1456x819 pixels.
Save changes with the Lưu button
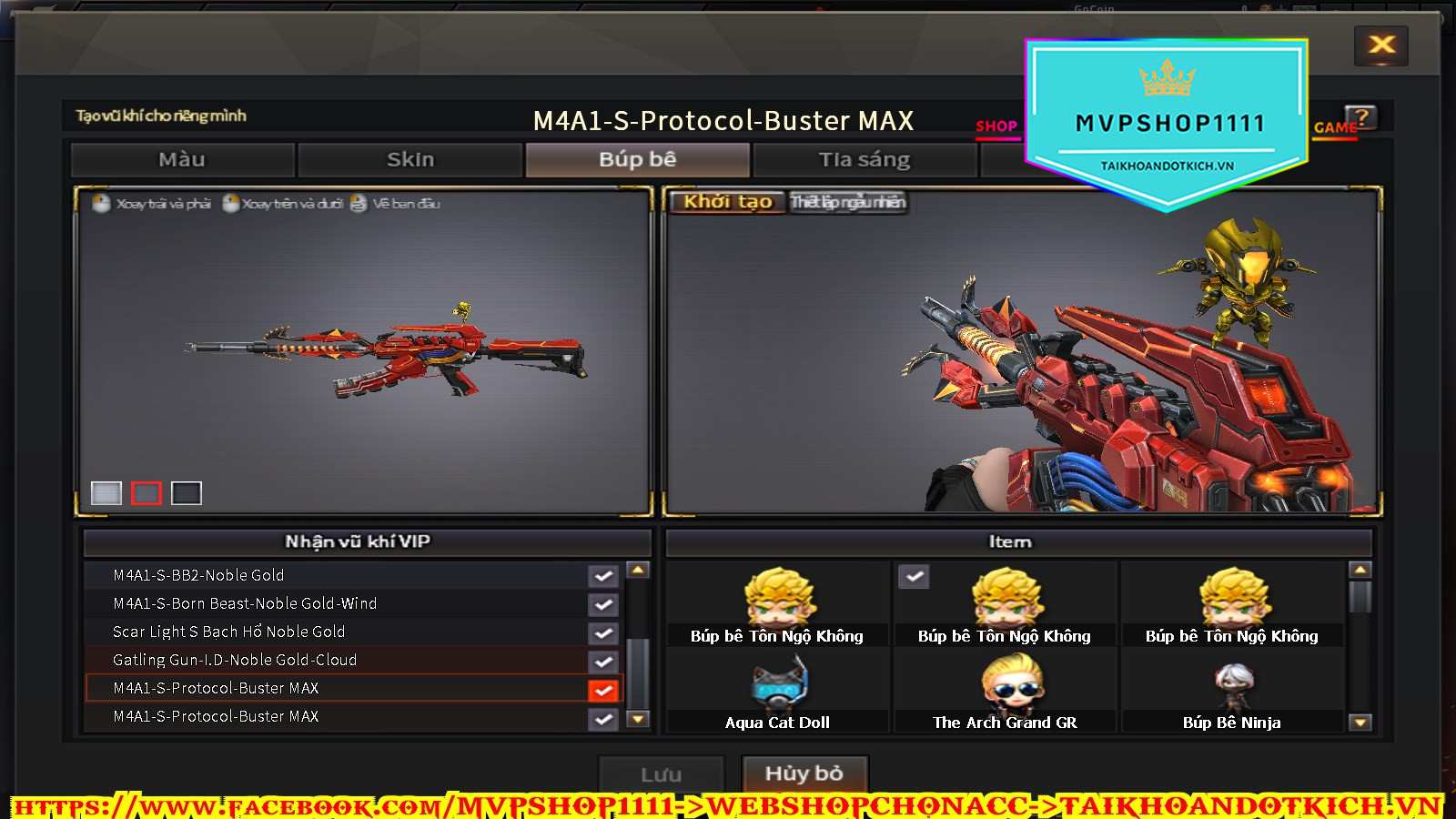click(661, 774)
